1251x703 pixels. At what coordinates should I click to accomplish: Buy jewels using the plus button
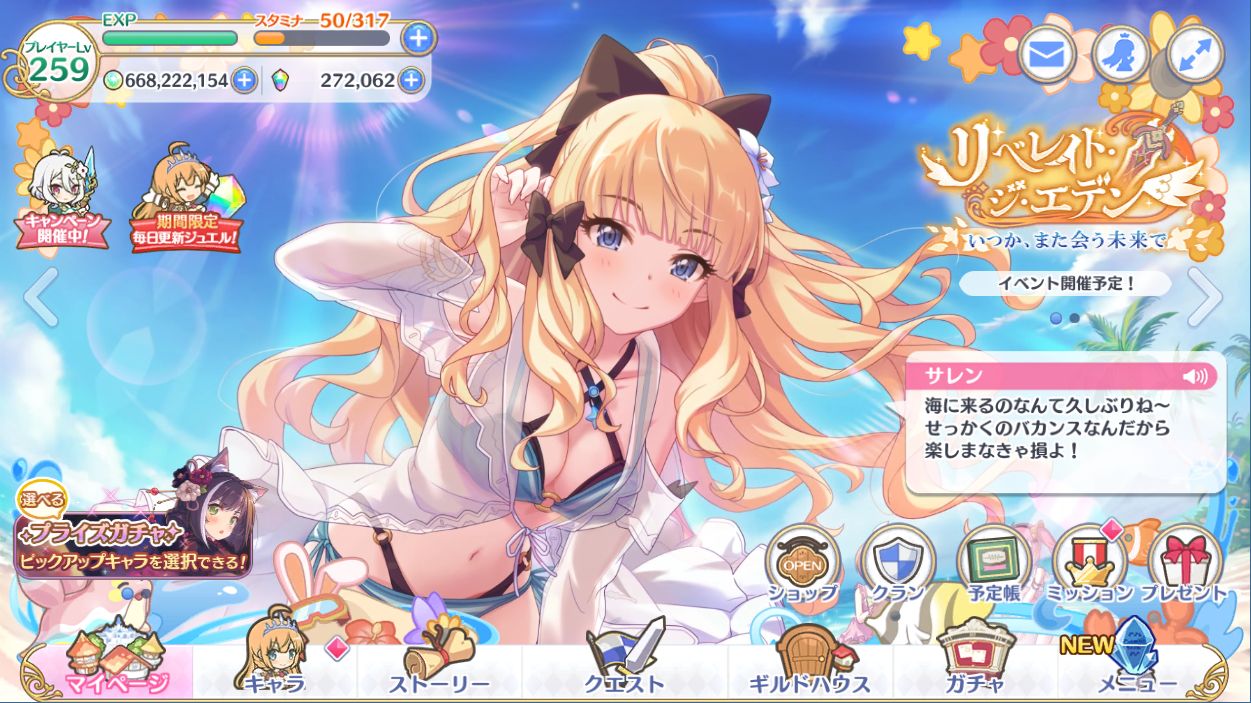coord(410,81)
